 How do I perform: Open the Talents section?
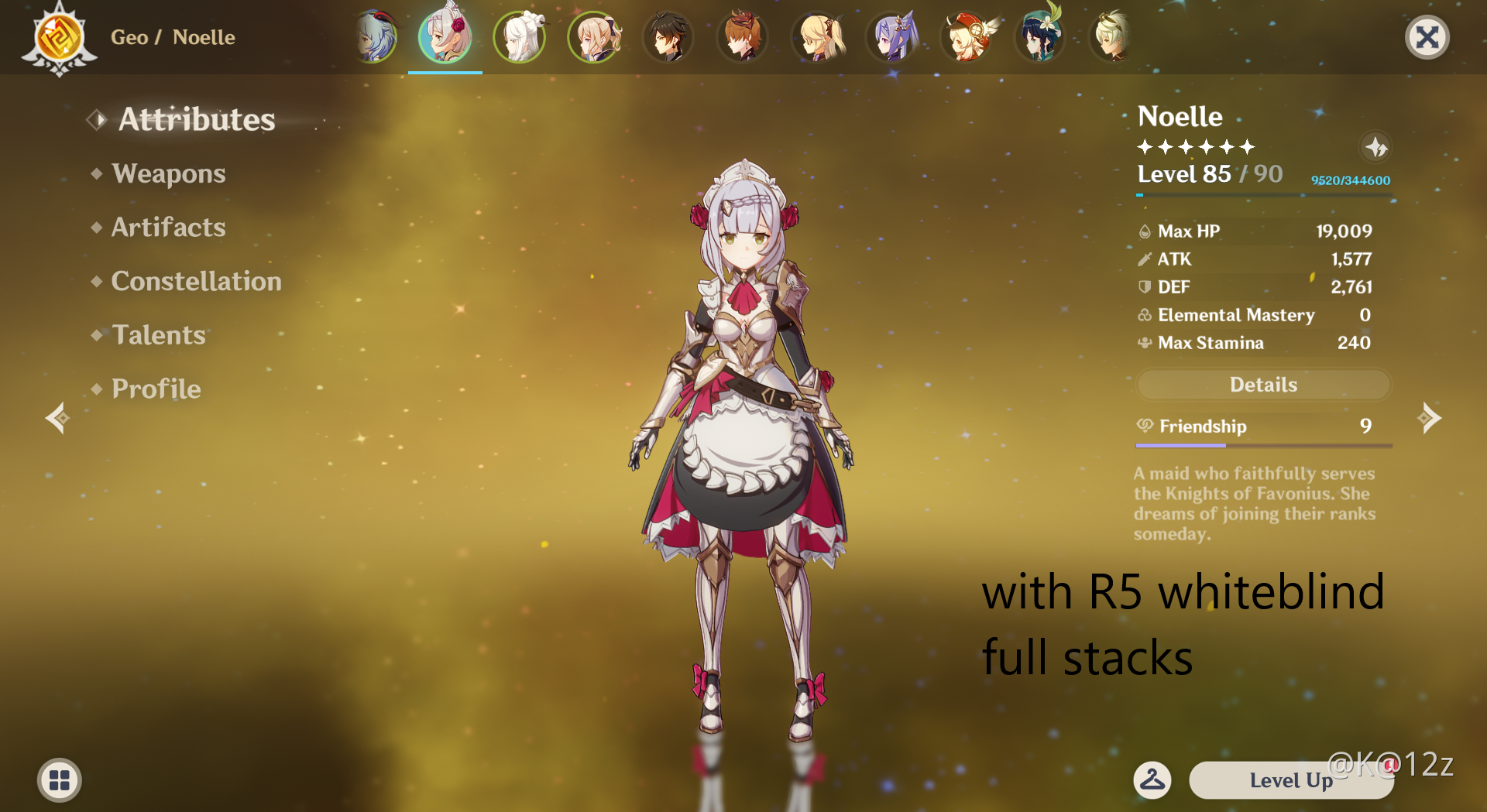[158, 335]
